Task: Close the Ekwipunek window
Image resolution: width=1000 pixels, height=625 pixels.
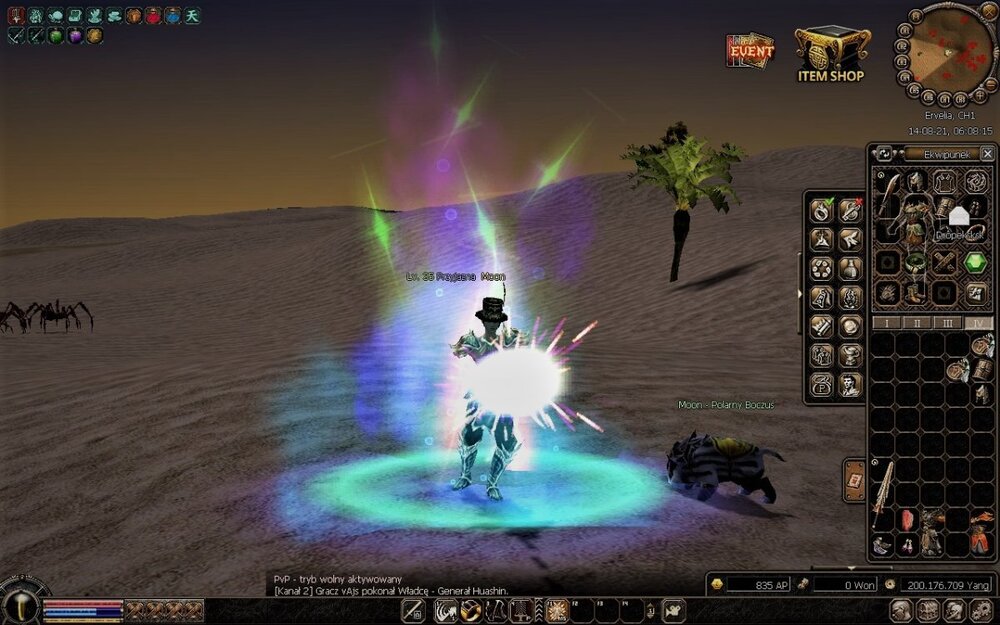Action: (987, 153)
